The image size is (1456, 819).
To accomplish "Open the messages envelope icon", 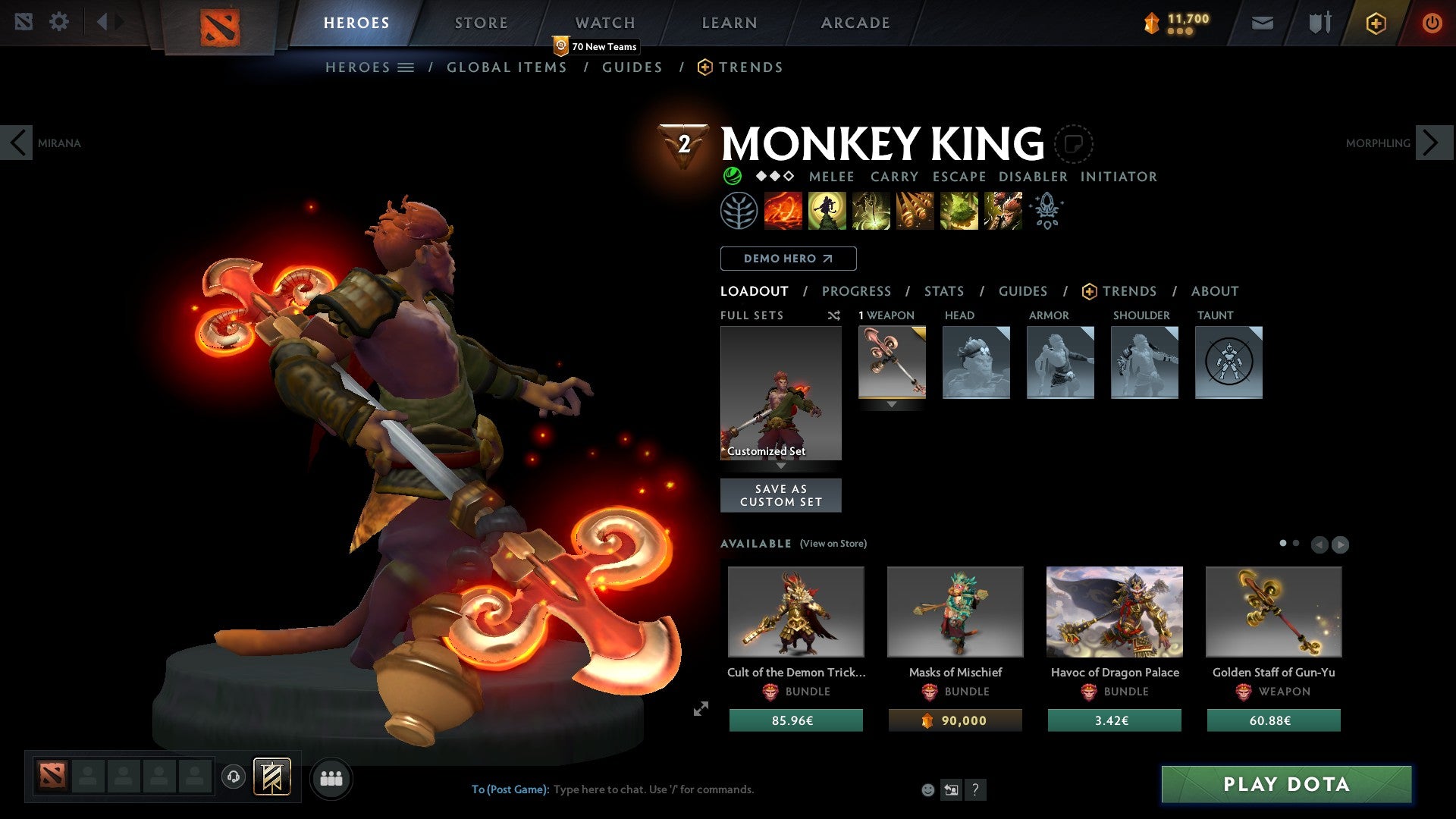I will click(1263, 22).
